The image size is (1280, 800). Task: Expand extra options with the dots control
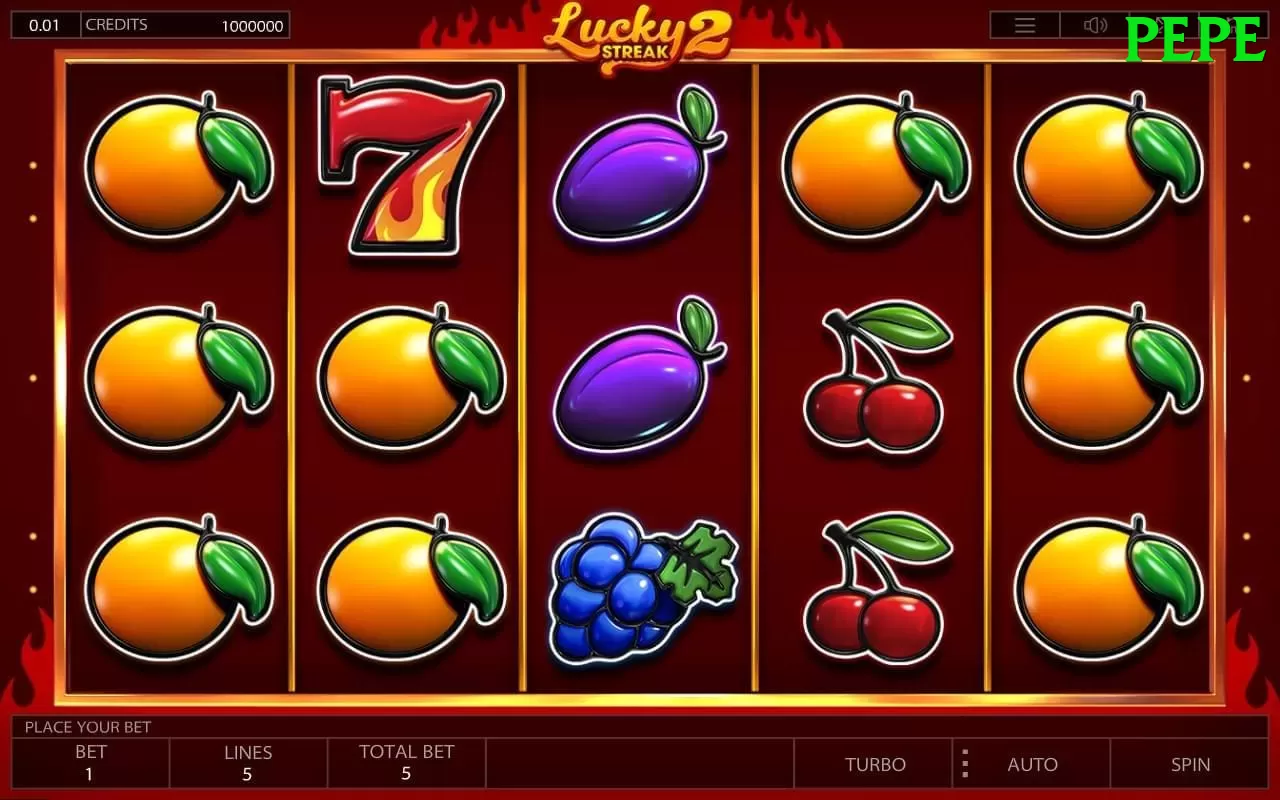964,764
